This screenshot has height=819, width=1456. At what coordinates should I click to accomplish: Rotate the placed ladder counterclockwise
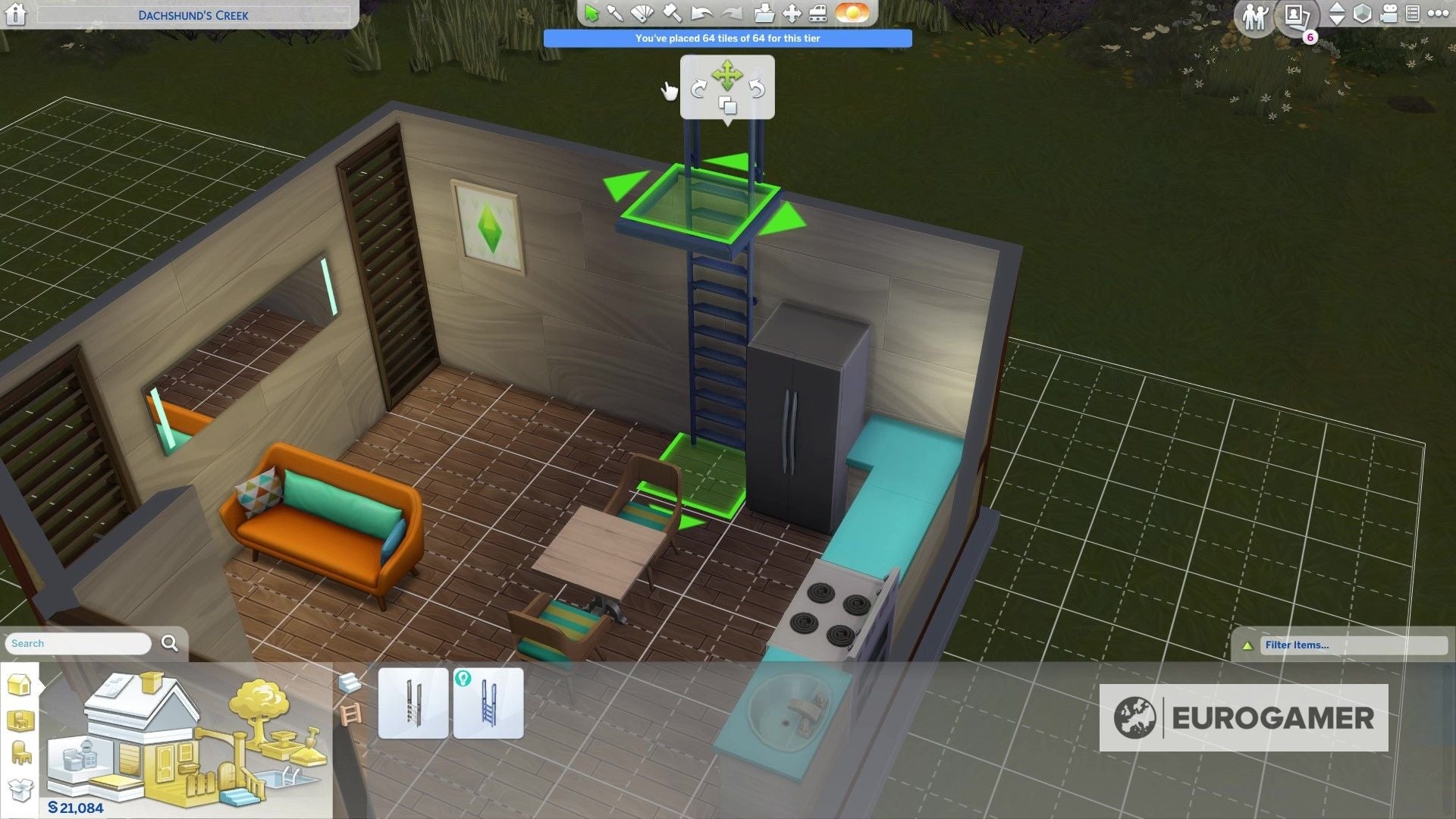[757, 88]
